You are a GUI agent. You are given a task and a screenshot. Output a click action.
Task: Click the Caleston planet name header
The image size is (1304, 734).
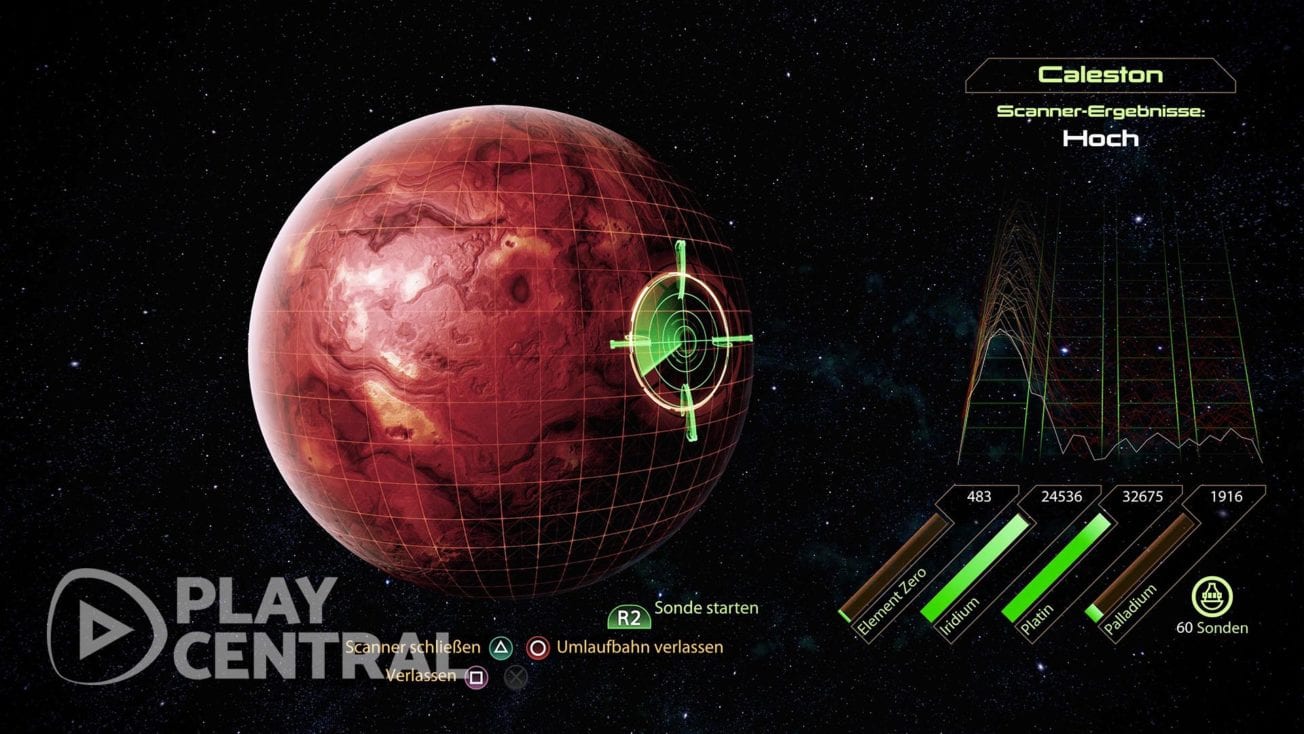pyautogui.click(x=1100, y=73)
